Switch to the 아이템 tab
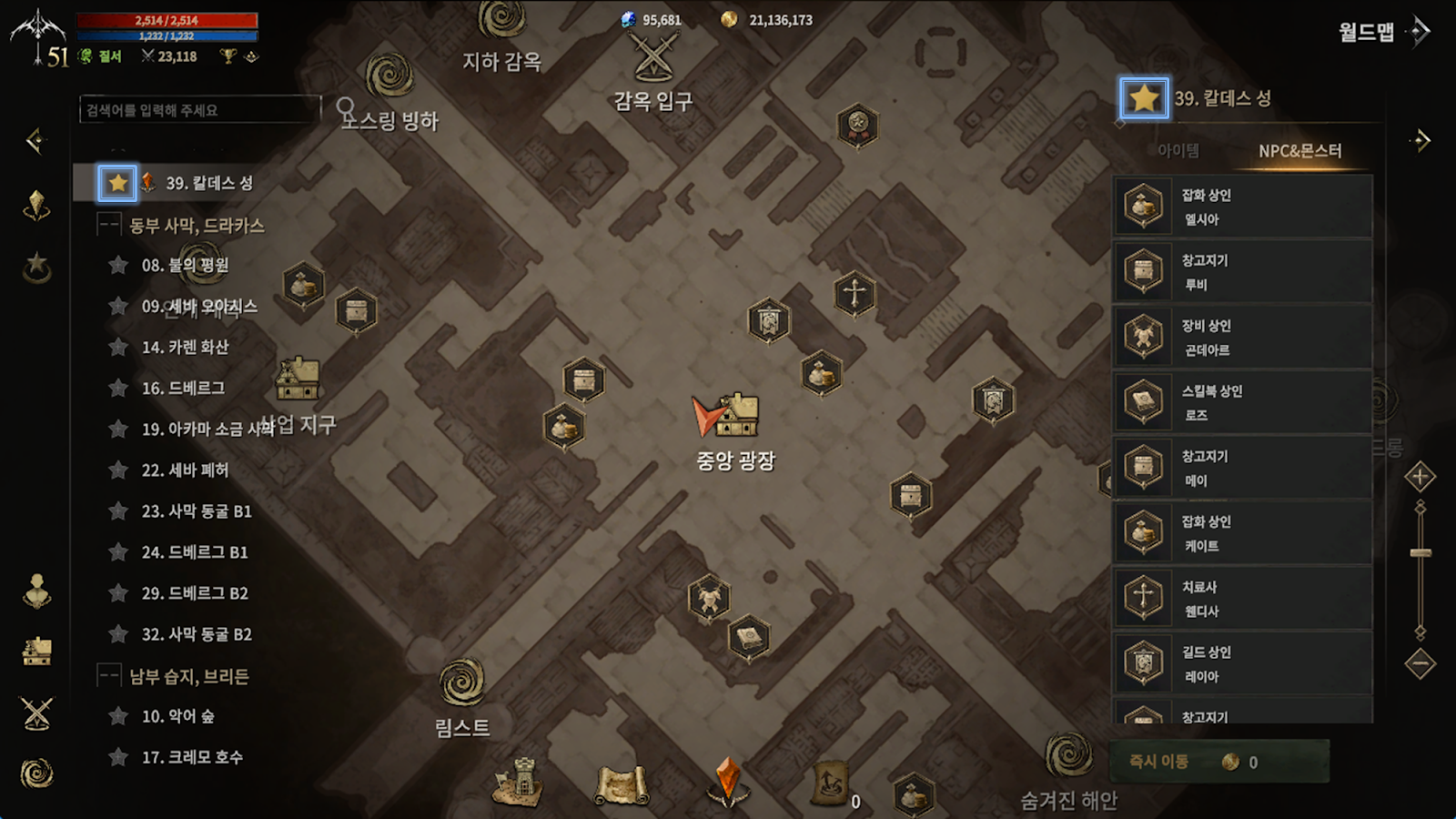 [1178, 151]
